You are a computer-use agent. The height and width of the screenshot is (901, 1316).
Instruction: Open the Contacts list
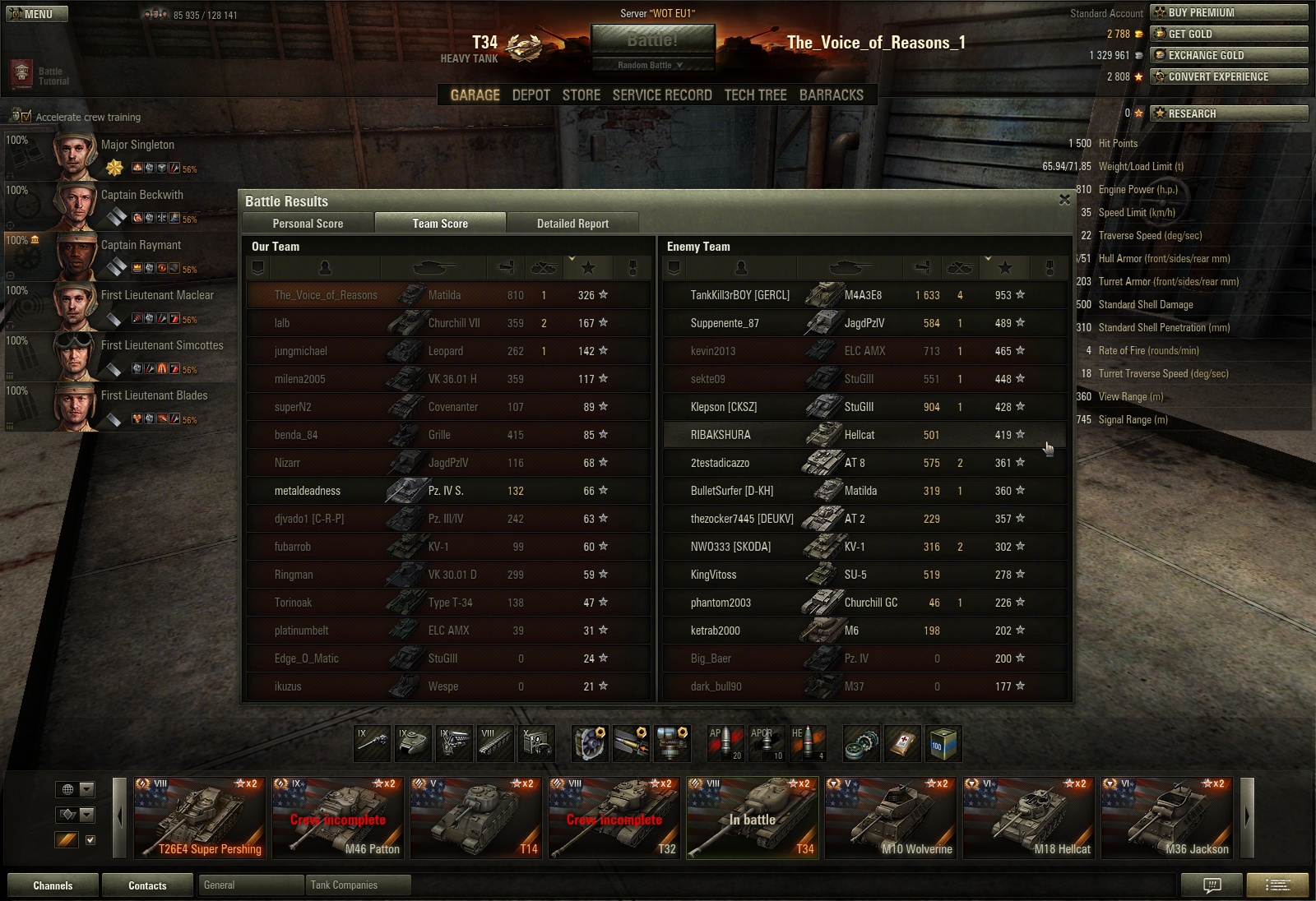pyautogui.click(x=147, y=885)
